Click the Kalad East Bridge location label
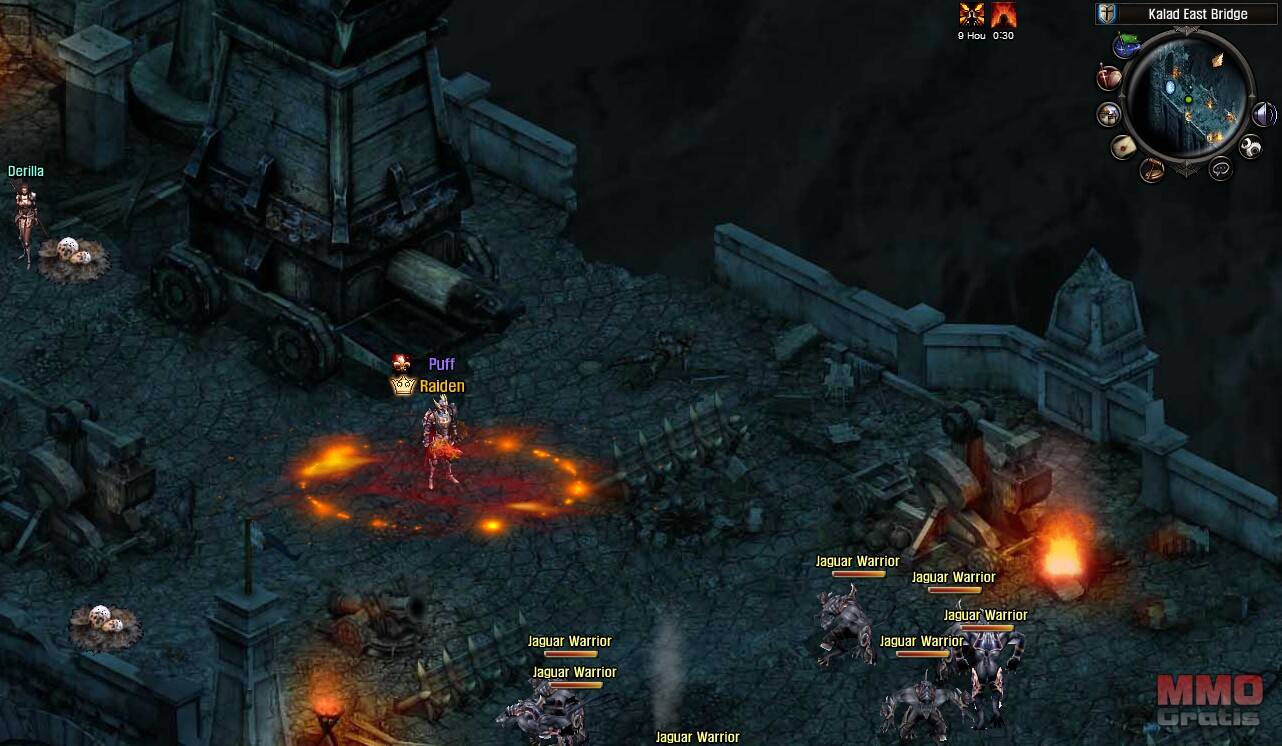 [1197, 14]
